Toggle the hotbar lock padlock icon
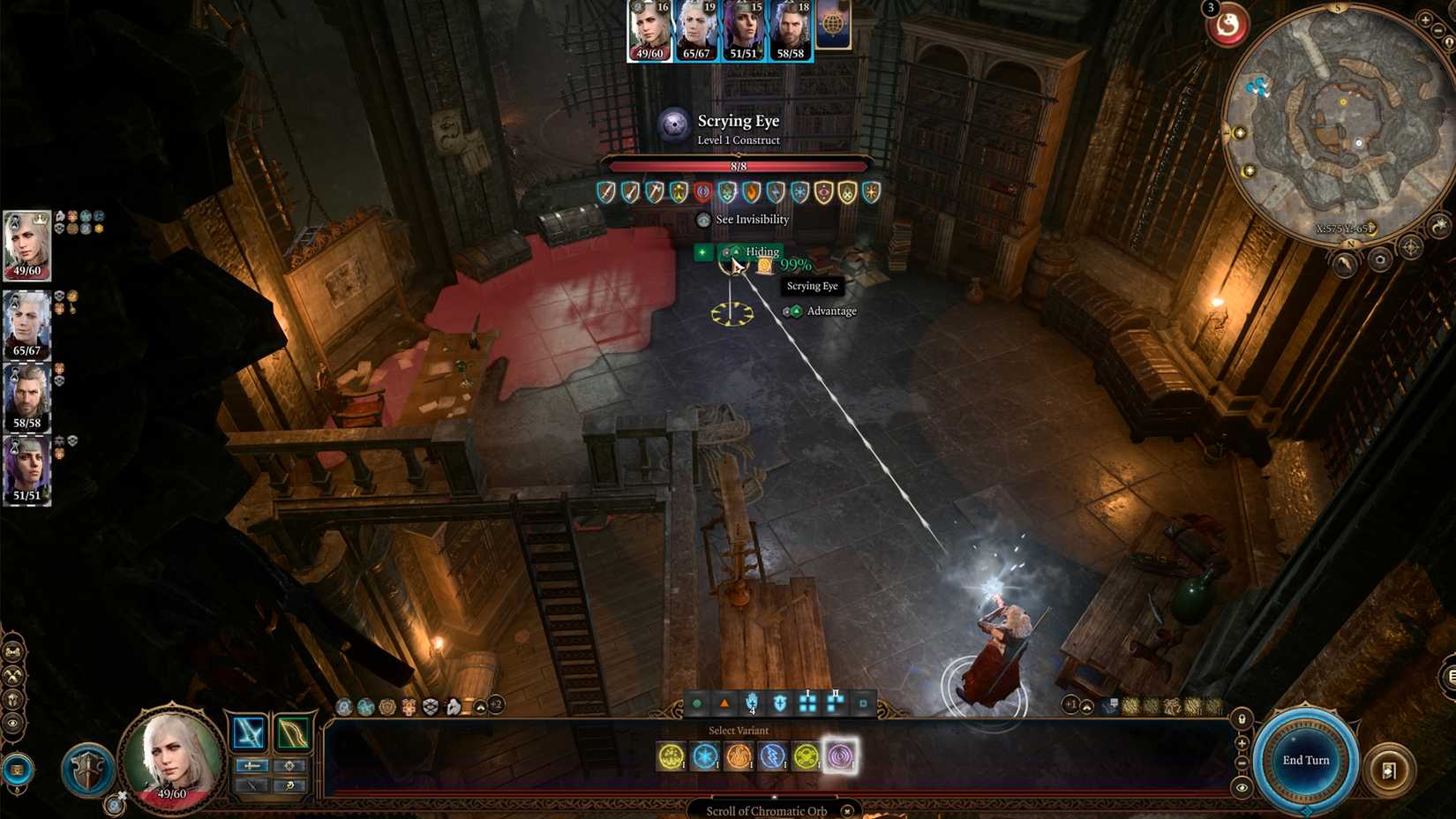Image resolution: width=1456 pixels, height=819 pixels. click(1240, 718)
